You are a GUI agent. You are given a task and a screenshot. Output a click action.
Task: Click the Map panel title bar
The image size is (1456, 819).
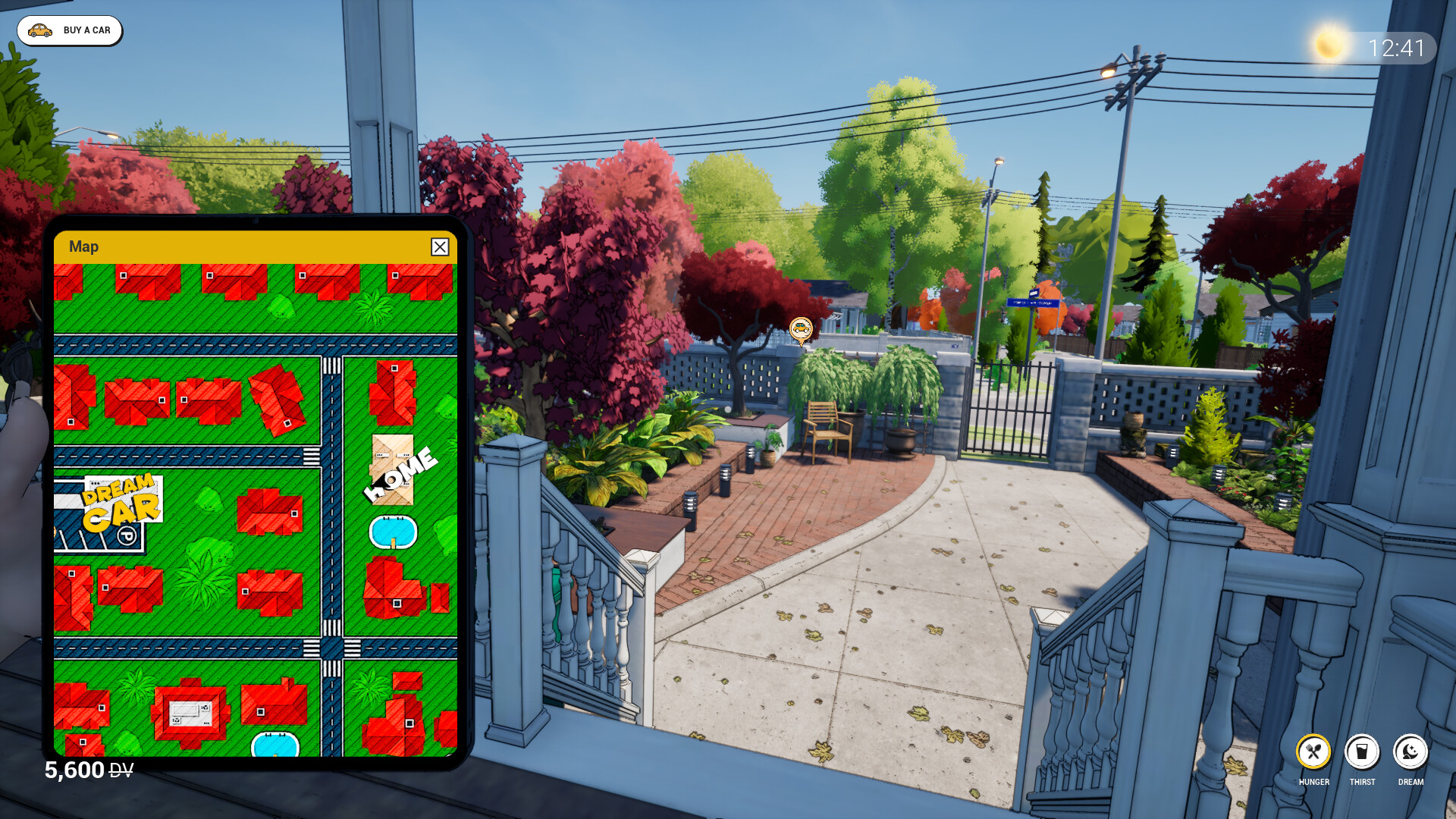pos(83,246)
